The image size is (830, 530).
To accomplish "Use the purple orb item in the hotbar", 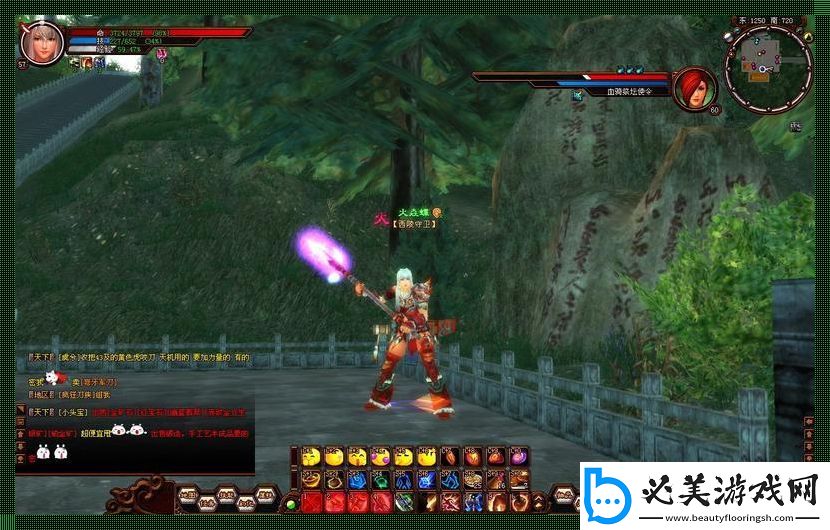I will 519,457.
